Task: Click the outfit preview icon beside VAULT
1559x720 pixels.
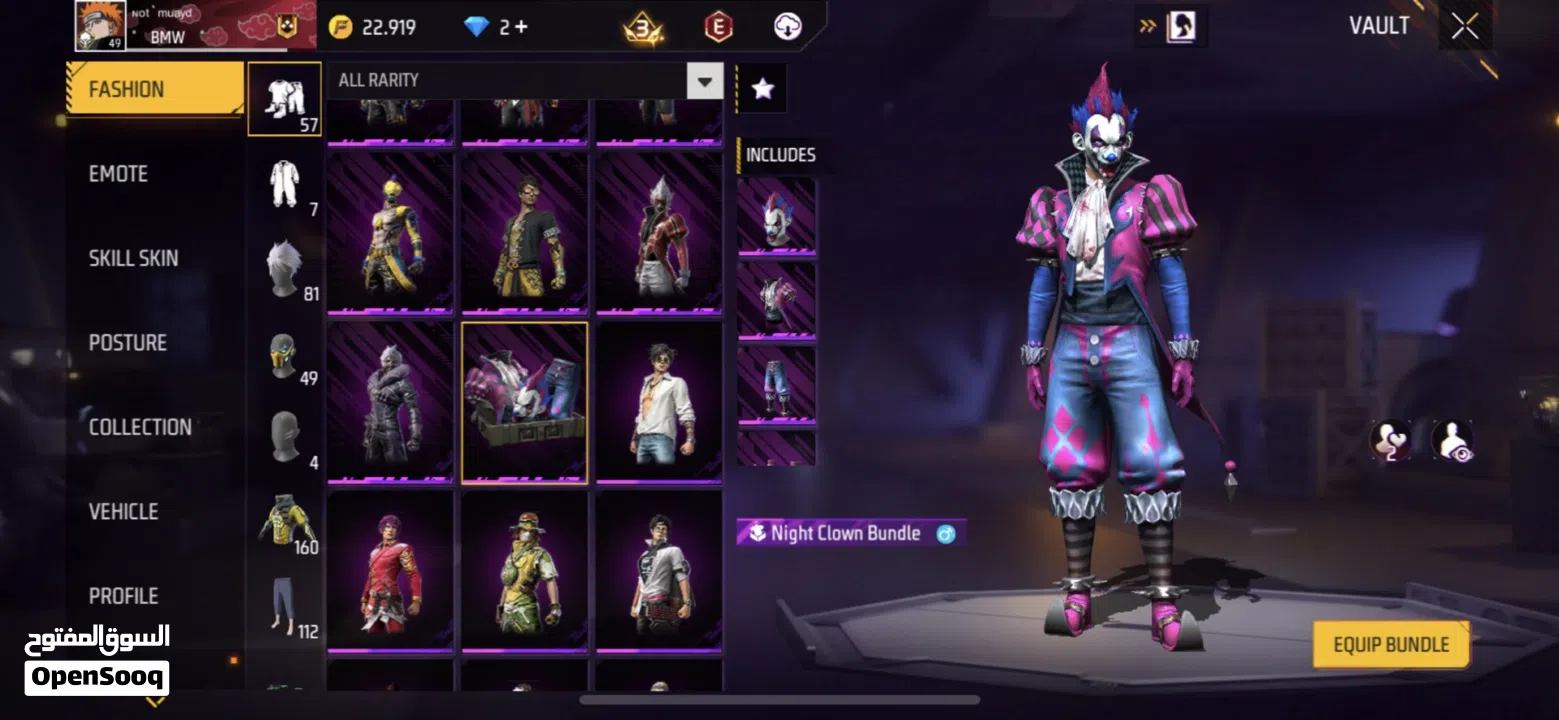Action: (1181, 26)
